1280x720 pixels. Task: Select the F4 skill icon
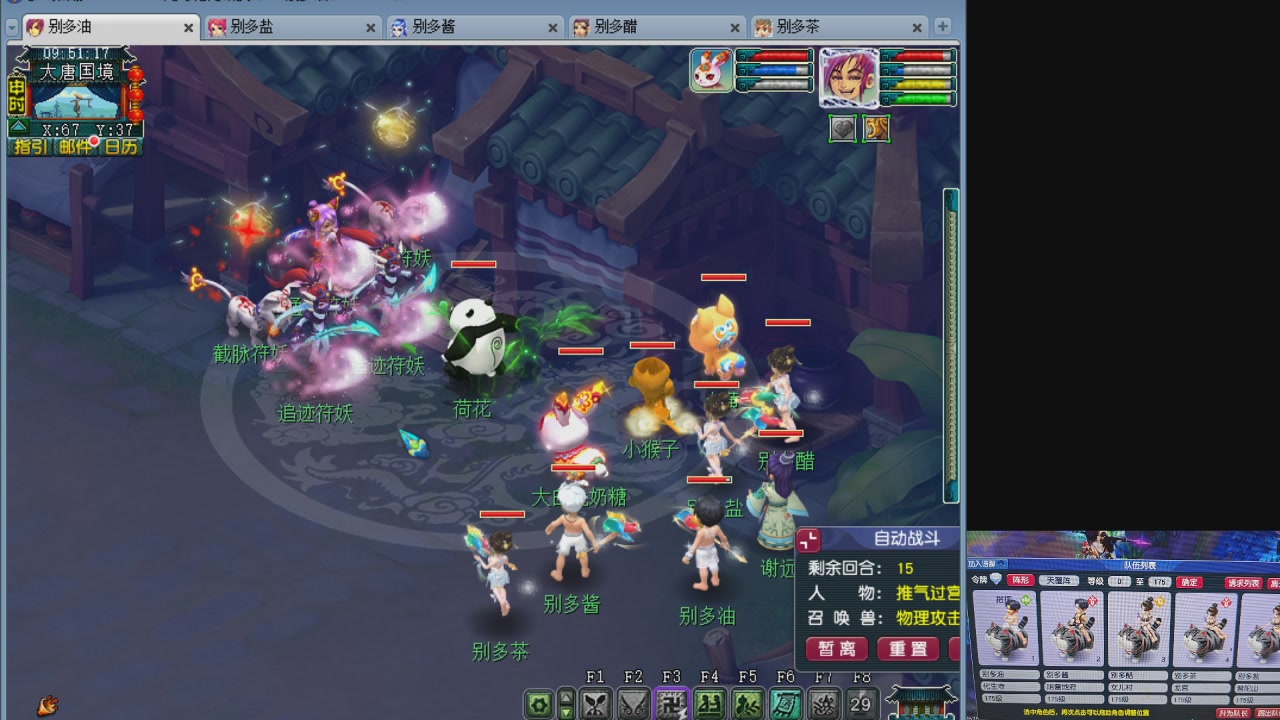pyautogui.click(x=709, y=703)
